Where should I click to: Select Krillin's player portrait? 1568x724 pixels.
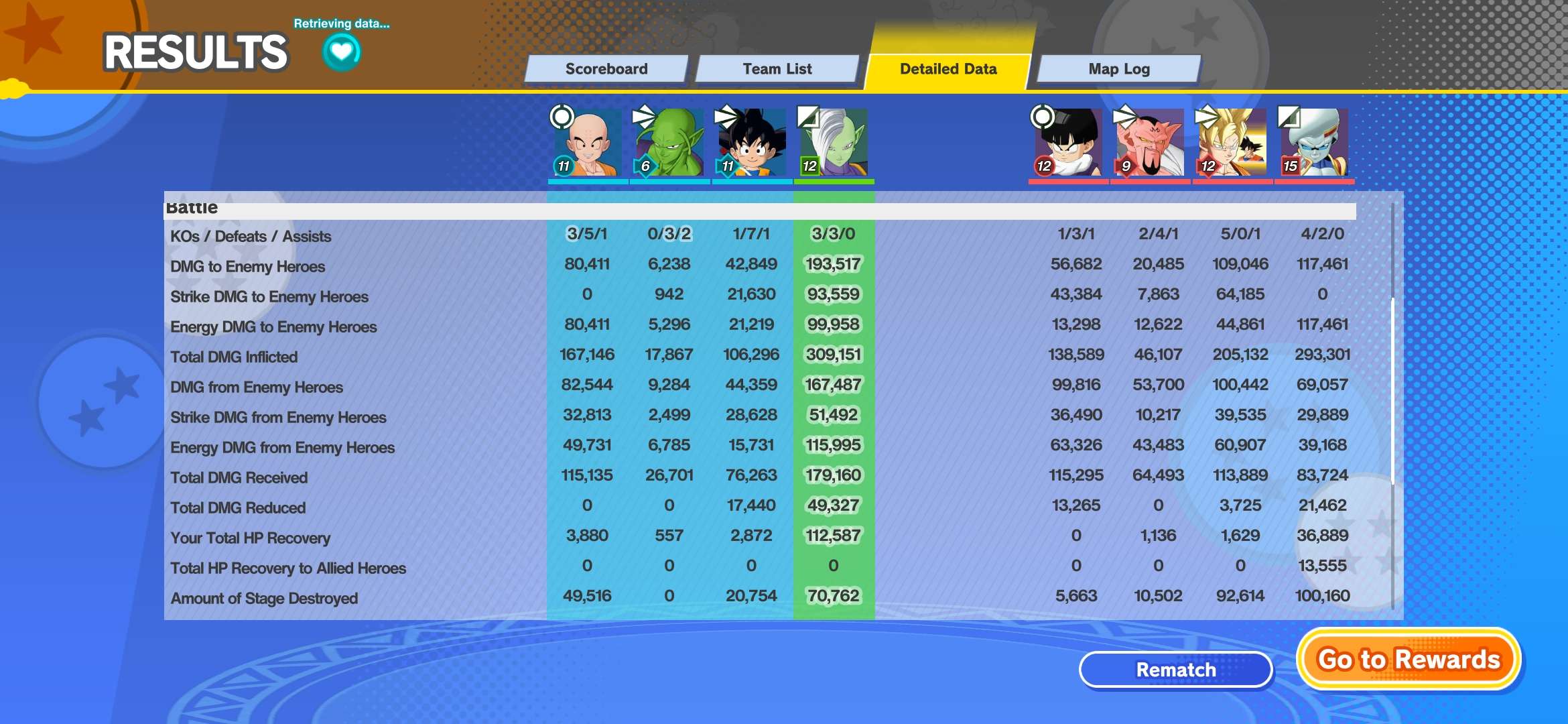pos(588,143)
